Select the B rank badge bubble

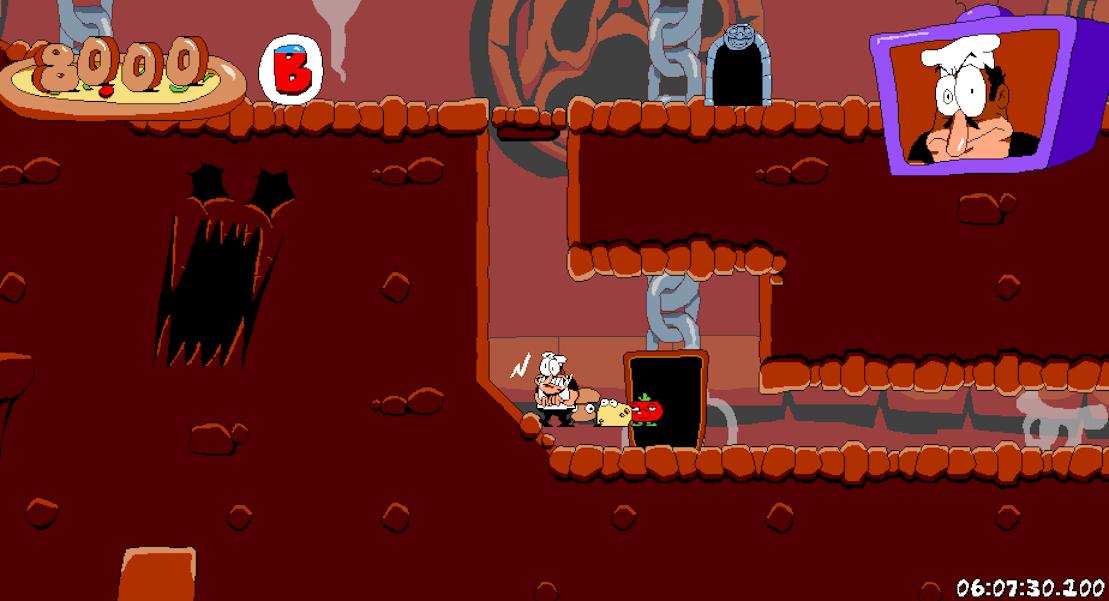tap(291, 68)
